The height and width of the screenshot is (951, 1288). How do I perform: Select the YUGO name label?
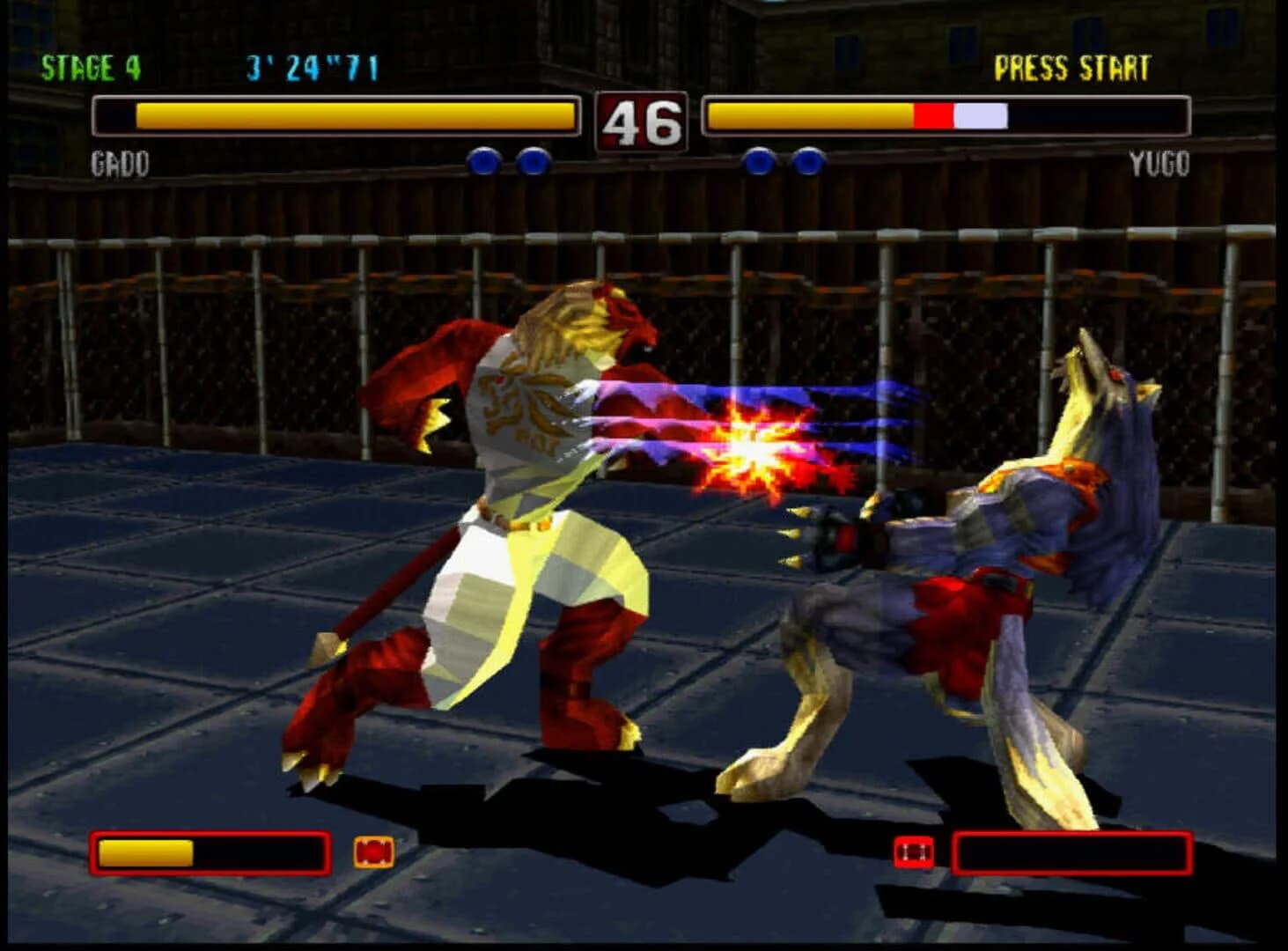pyautogui.click(x=1159, y=163)
